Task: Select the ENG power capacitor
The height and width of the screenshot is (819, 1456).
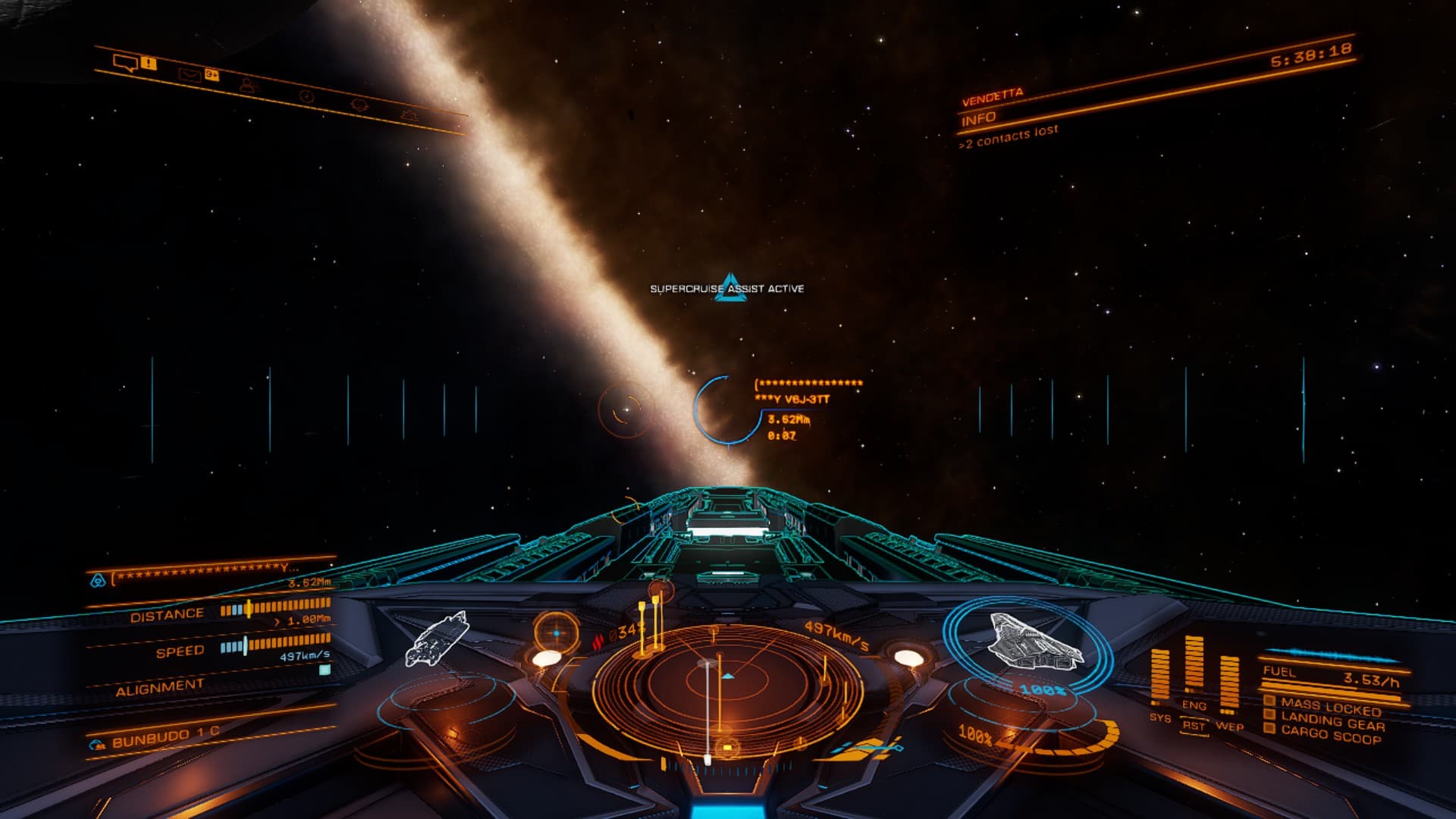Action: tap(1194, 666)
